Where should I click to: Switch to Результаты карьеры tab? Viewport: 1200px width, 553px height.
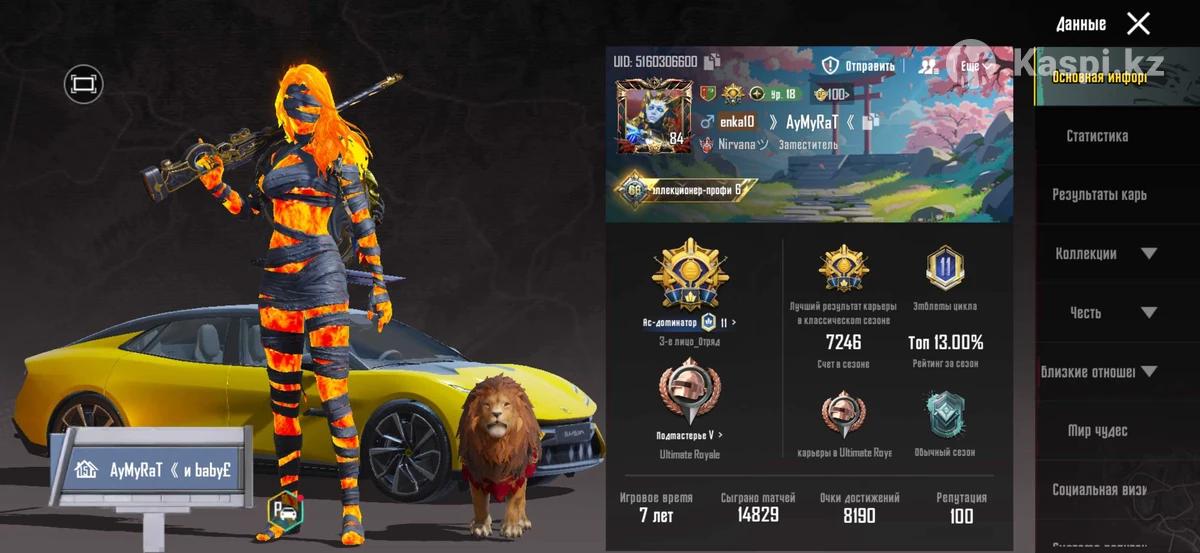1099,195
